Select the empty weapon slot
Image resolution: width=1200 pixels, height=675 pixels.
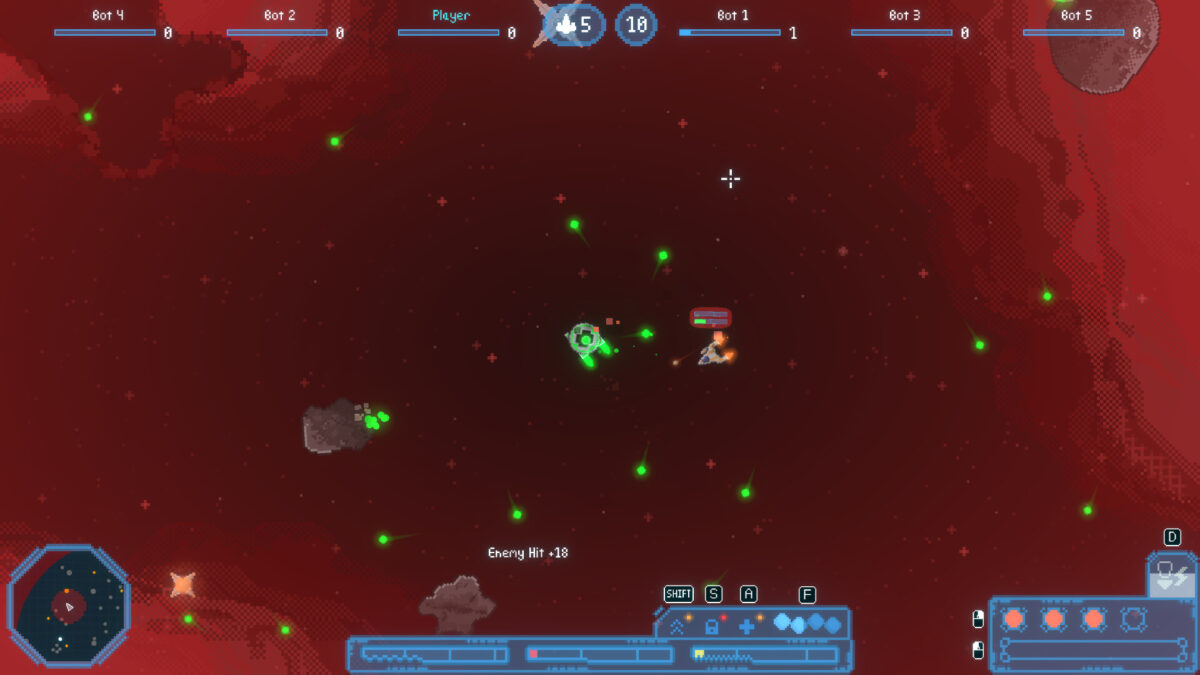click(x=1133, y=619)
